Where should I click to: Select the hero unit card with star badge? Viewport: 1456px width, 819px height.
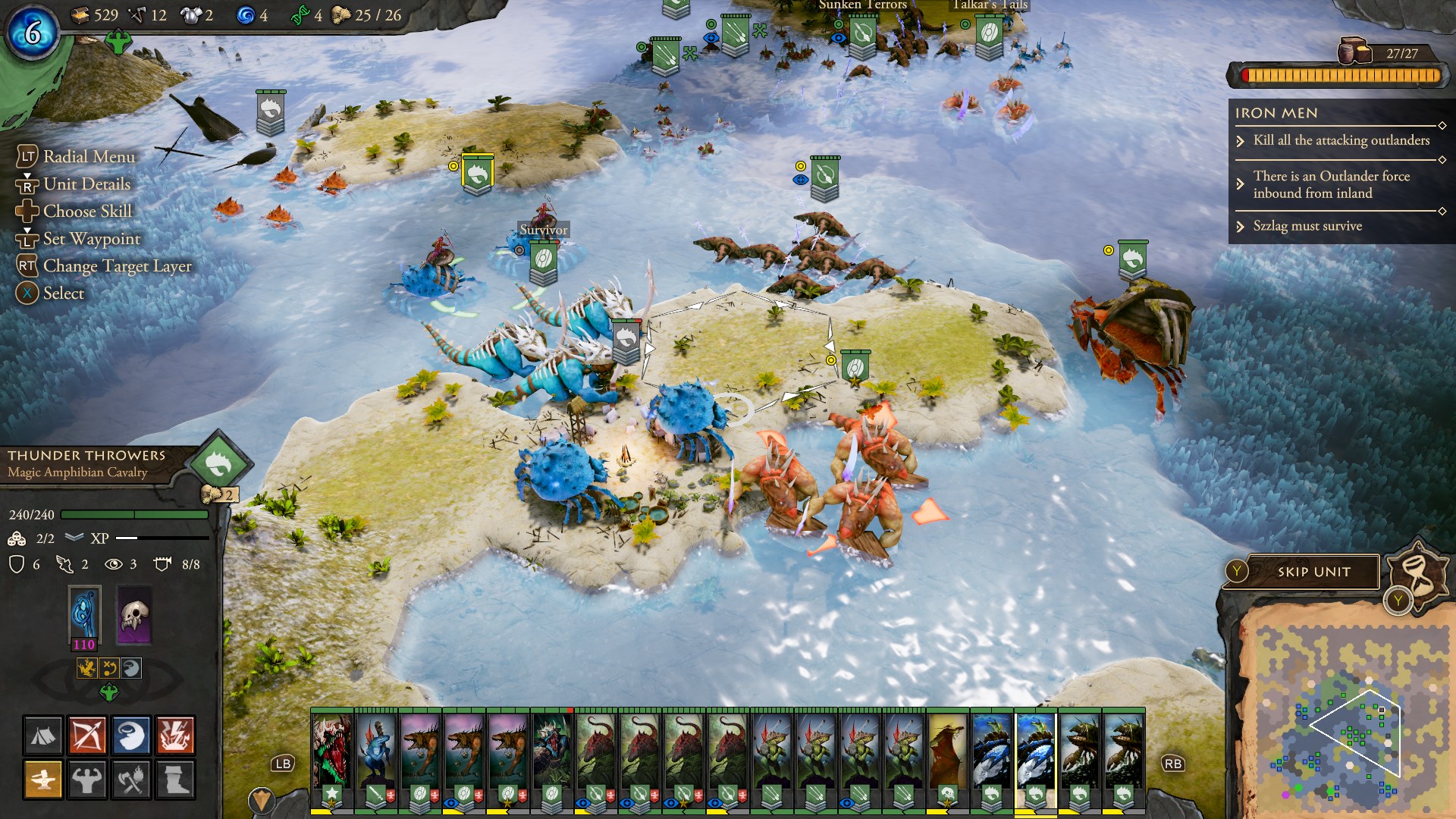(332, 749)
